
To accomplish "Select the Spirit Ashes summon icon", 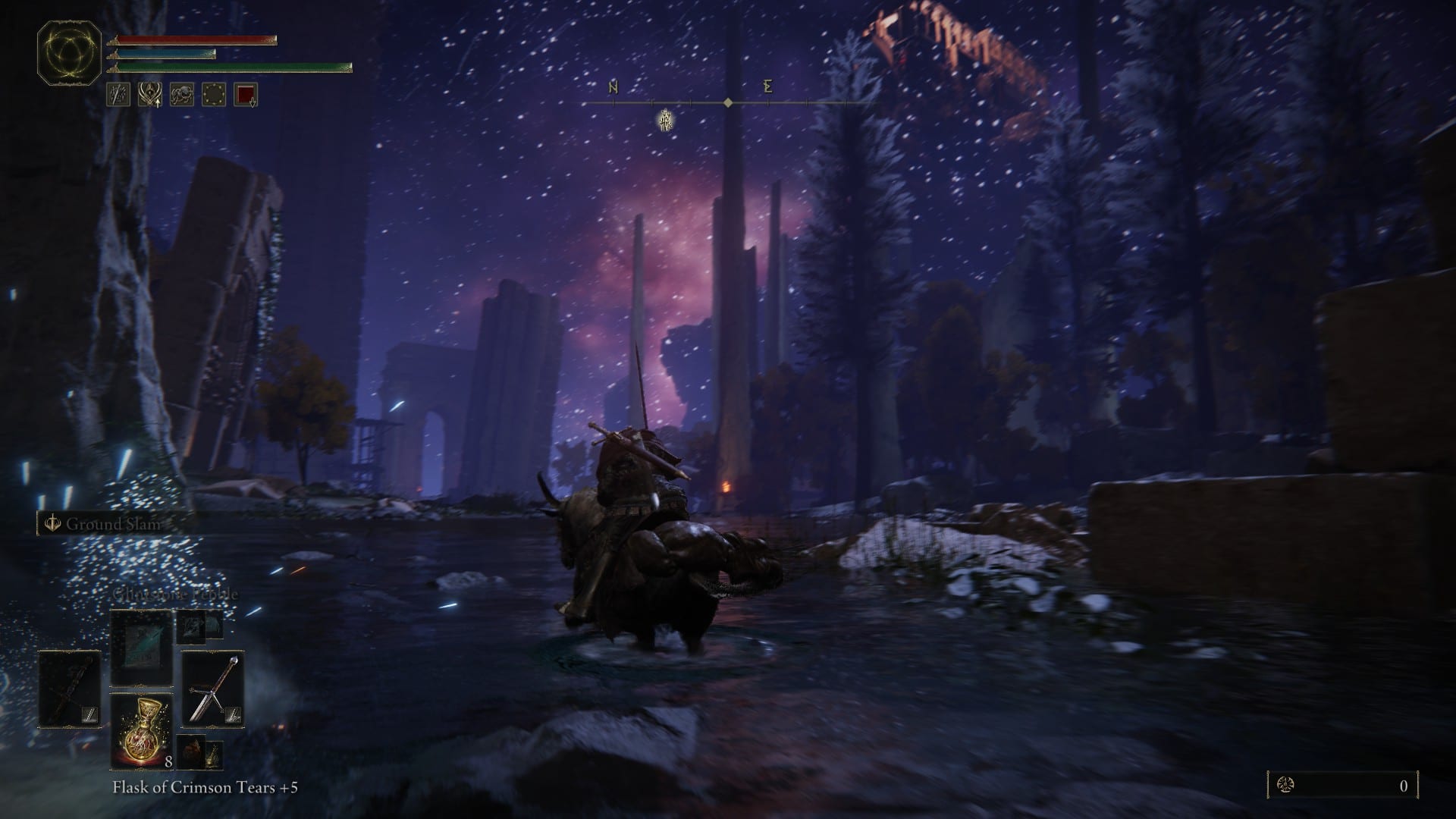I will [180, 94].
